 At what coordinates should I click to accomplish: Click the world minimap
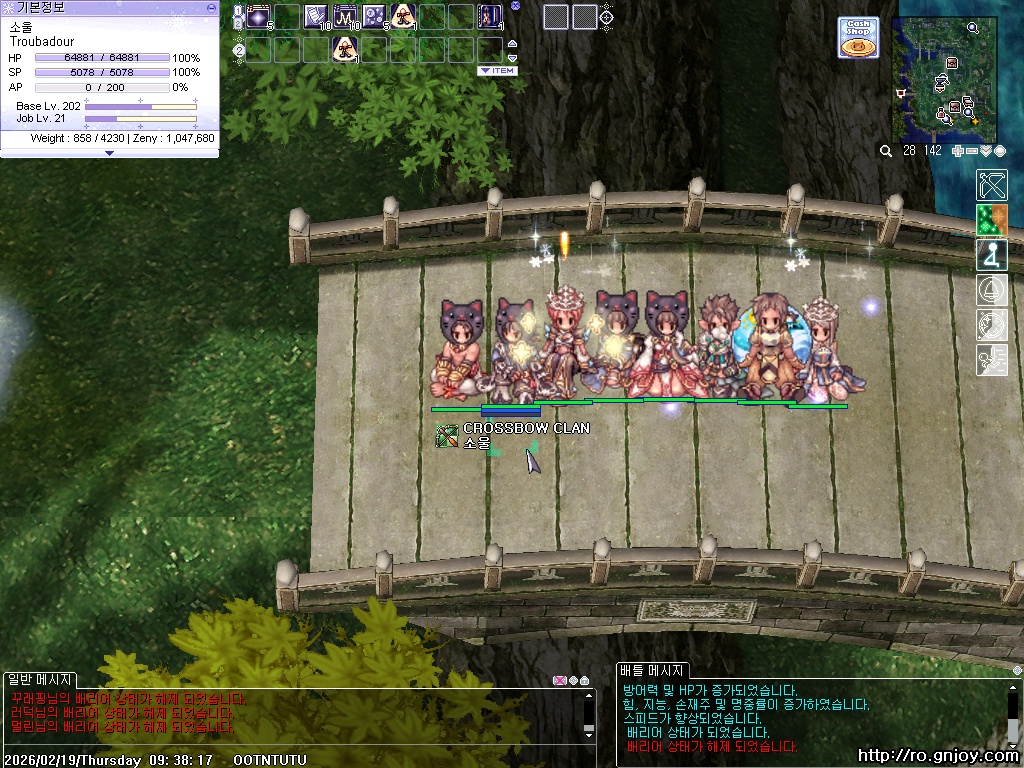pyautogui.click(x=944, y=80)
